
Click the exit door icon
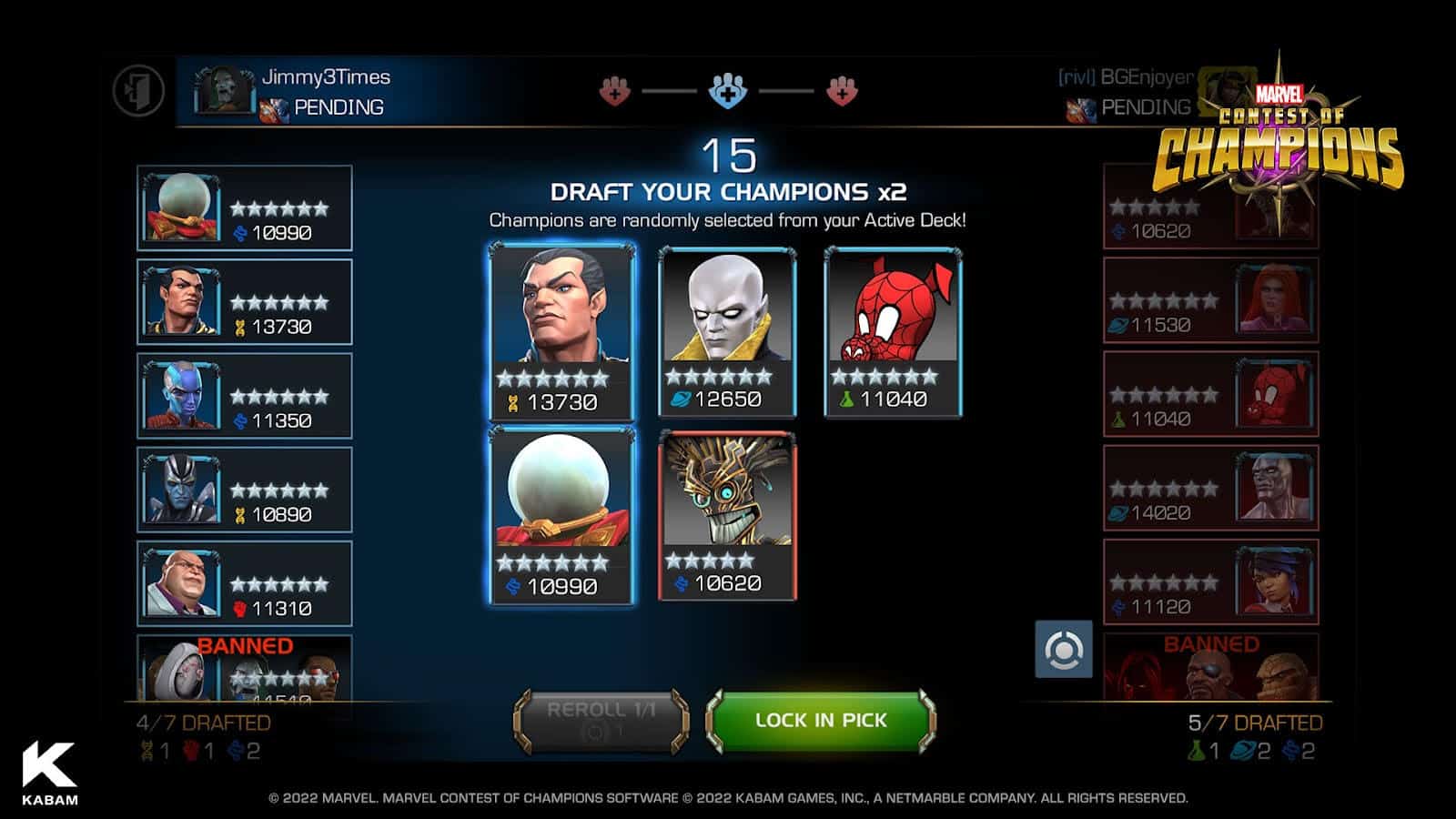pyautogui.click(x=138, y=91)
